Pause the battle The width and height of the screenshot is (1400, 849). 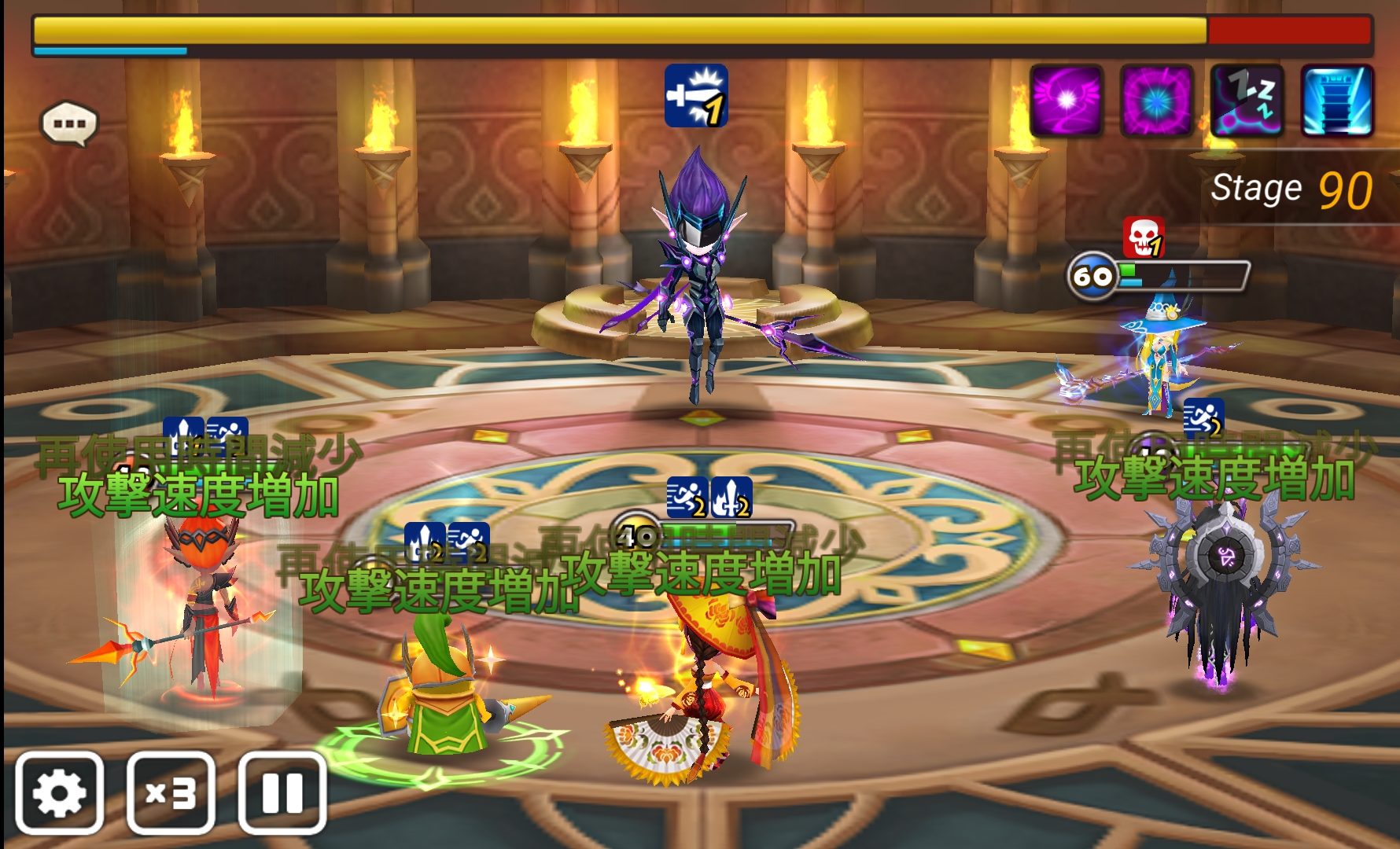point(282,793)
